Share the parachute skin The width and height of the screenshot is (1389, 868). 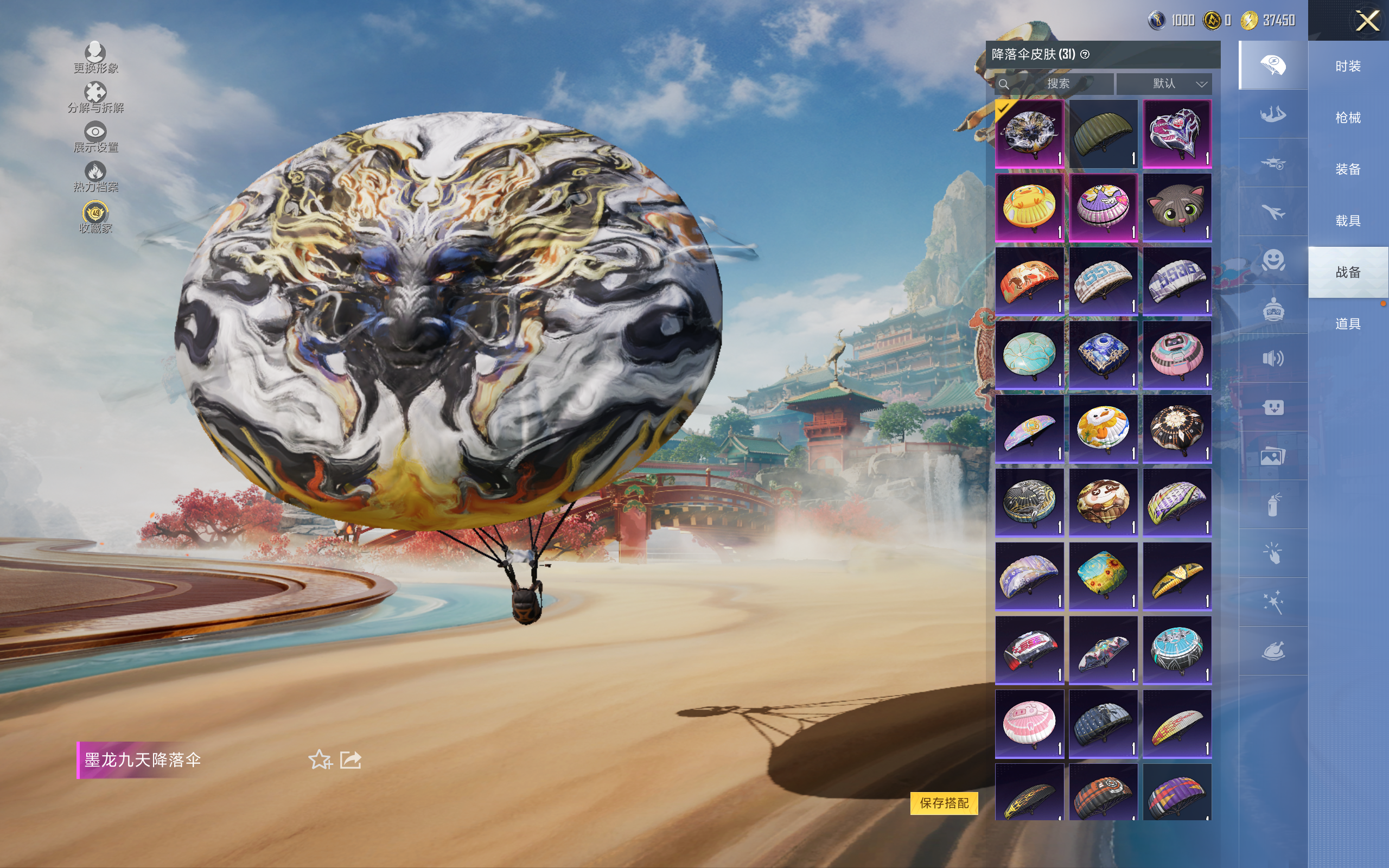351,759
